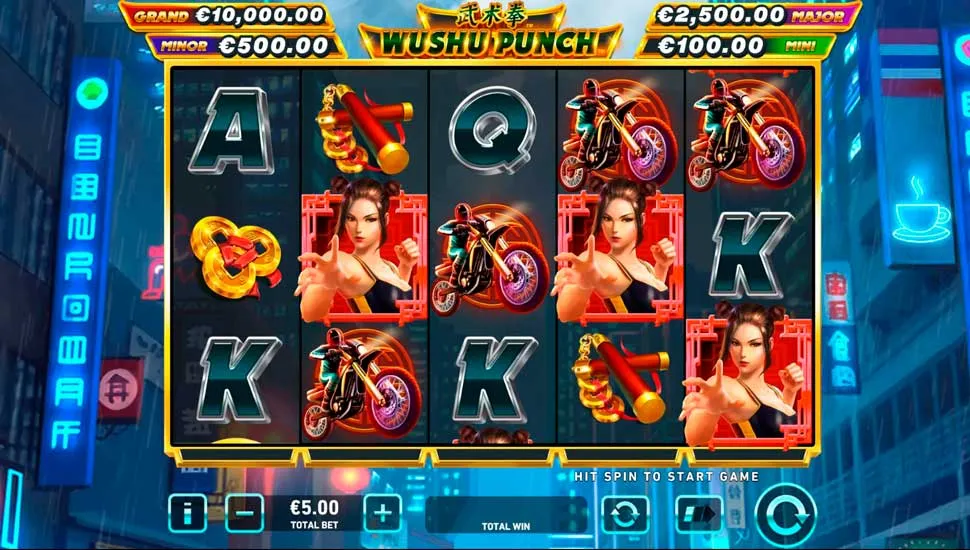Open the info paytable button
The height and width of the screenshot is (550, 970).
click(187, 513)
